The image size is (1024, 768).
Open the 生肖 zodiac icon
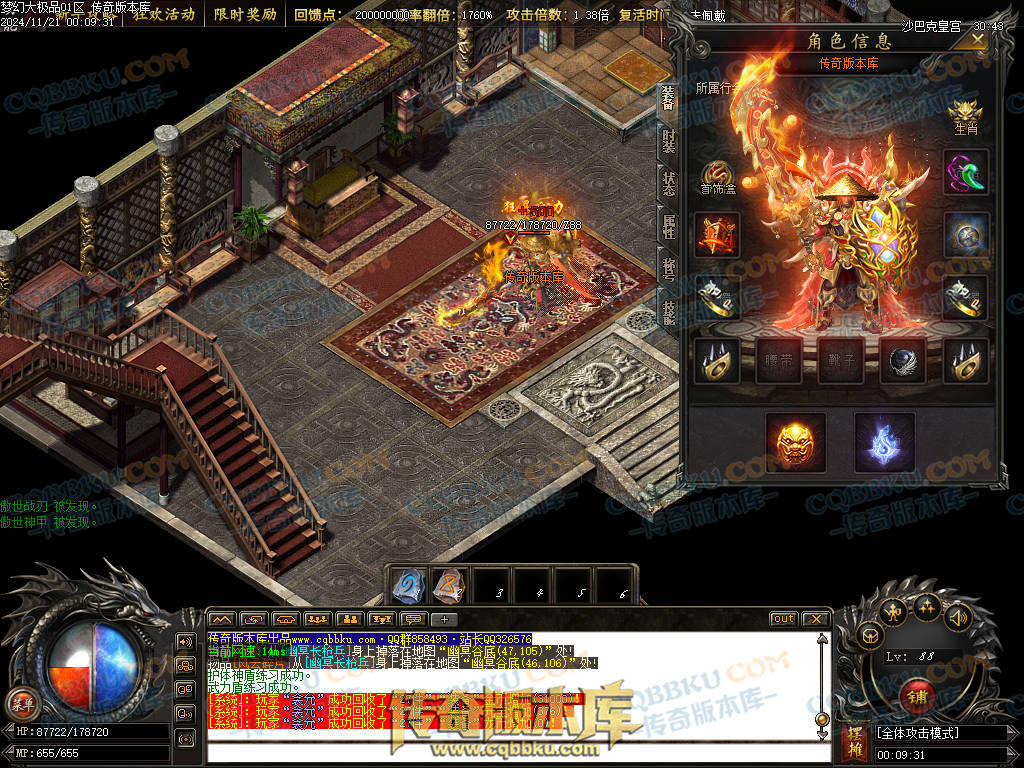pos(965,116)
